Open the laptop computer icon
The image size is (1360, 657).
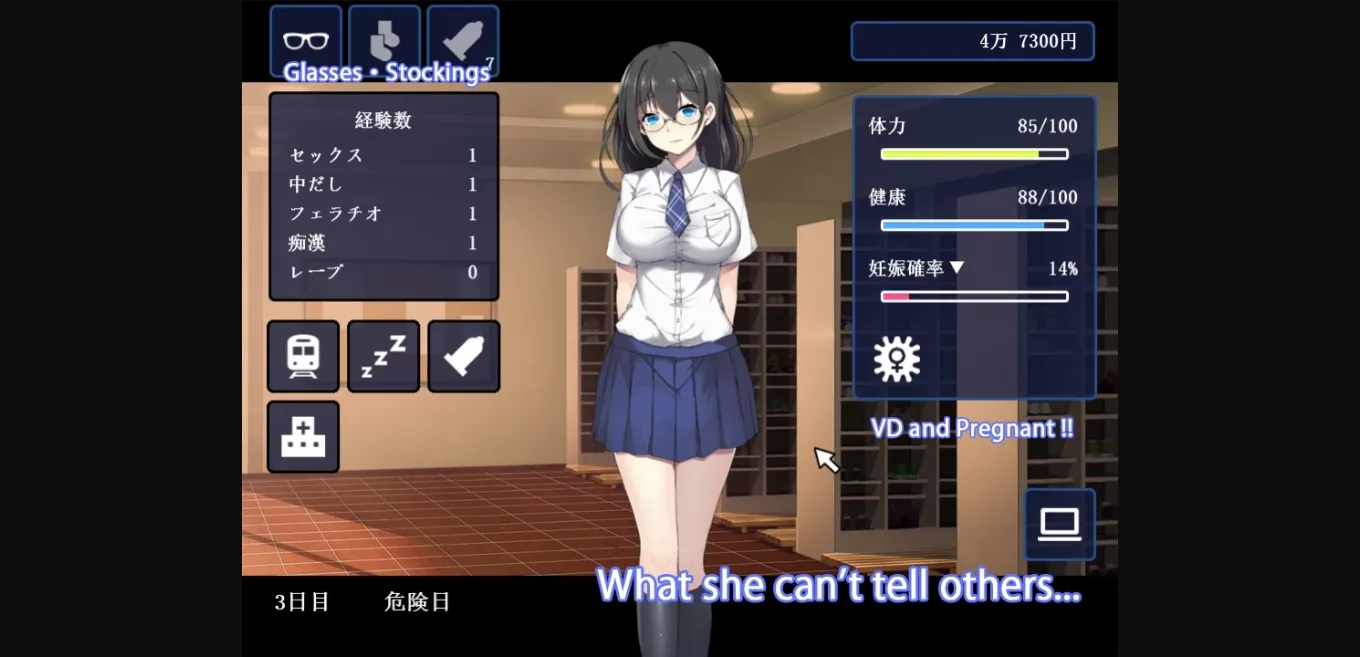1059,524
